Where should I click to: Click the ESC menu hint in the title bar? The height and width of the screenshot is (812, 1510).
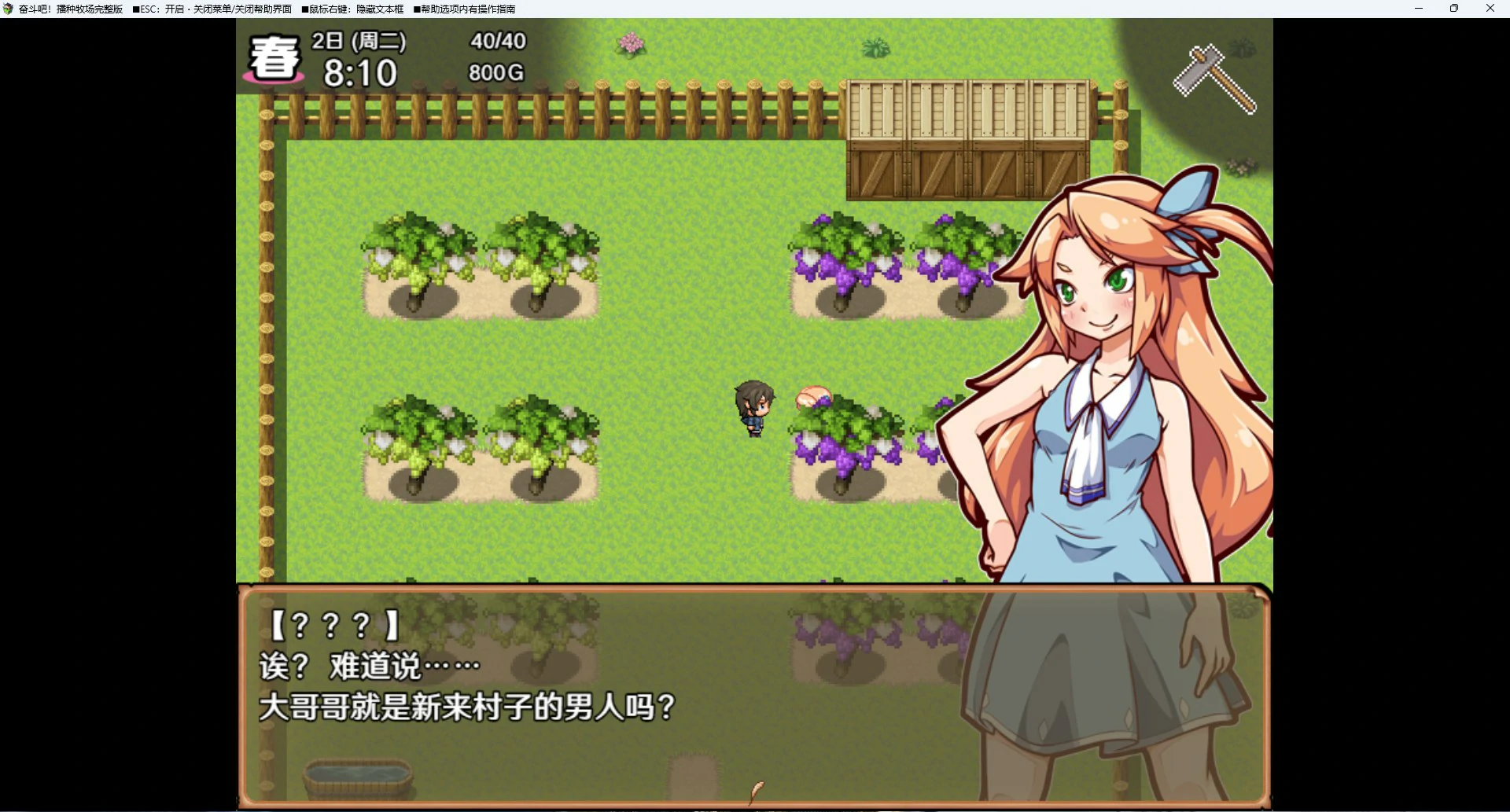pos(212,9)
